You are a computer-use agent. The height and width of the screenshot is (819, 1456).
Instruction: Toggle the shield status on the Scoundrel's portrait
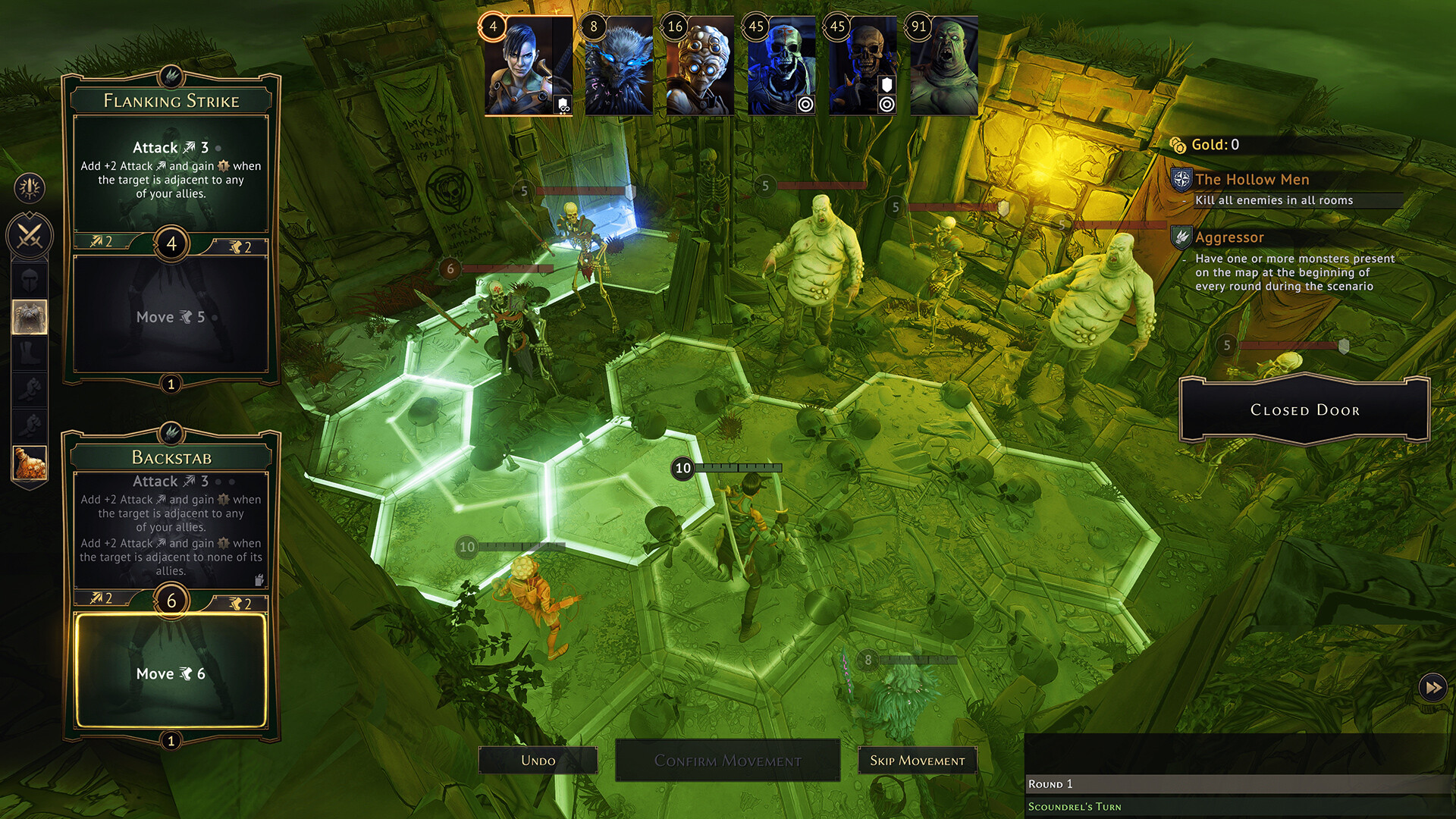[562, 106]
